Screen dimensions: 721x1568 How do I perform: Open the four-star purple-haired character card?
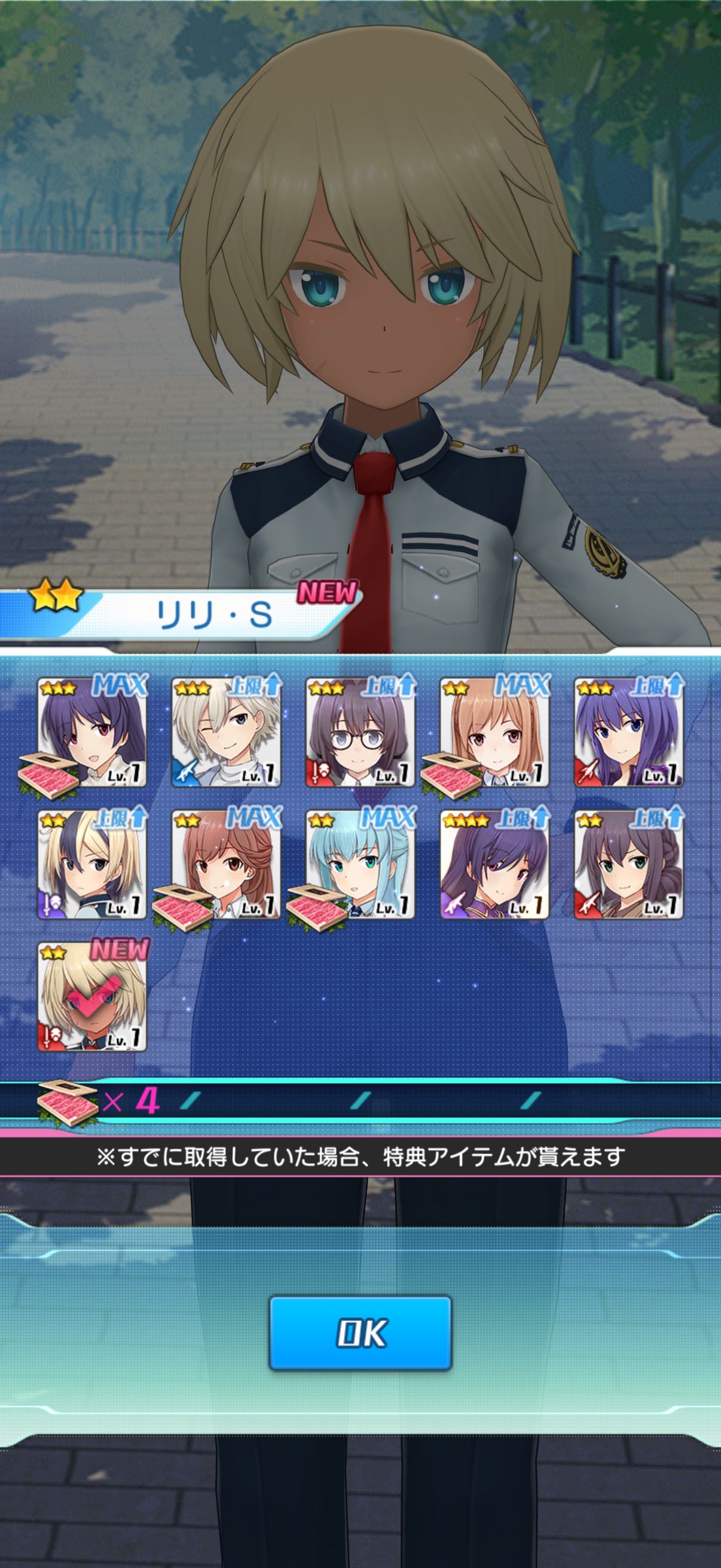coord(494,864)
